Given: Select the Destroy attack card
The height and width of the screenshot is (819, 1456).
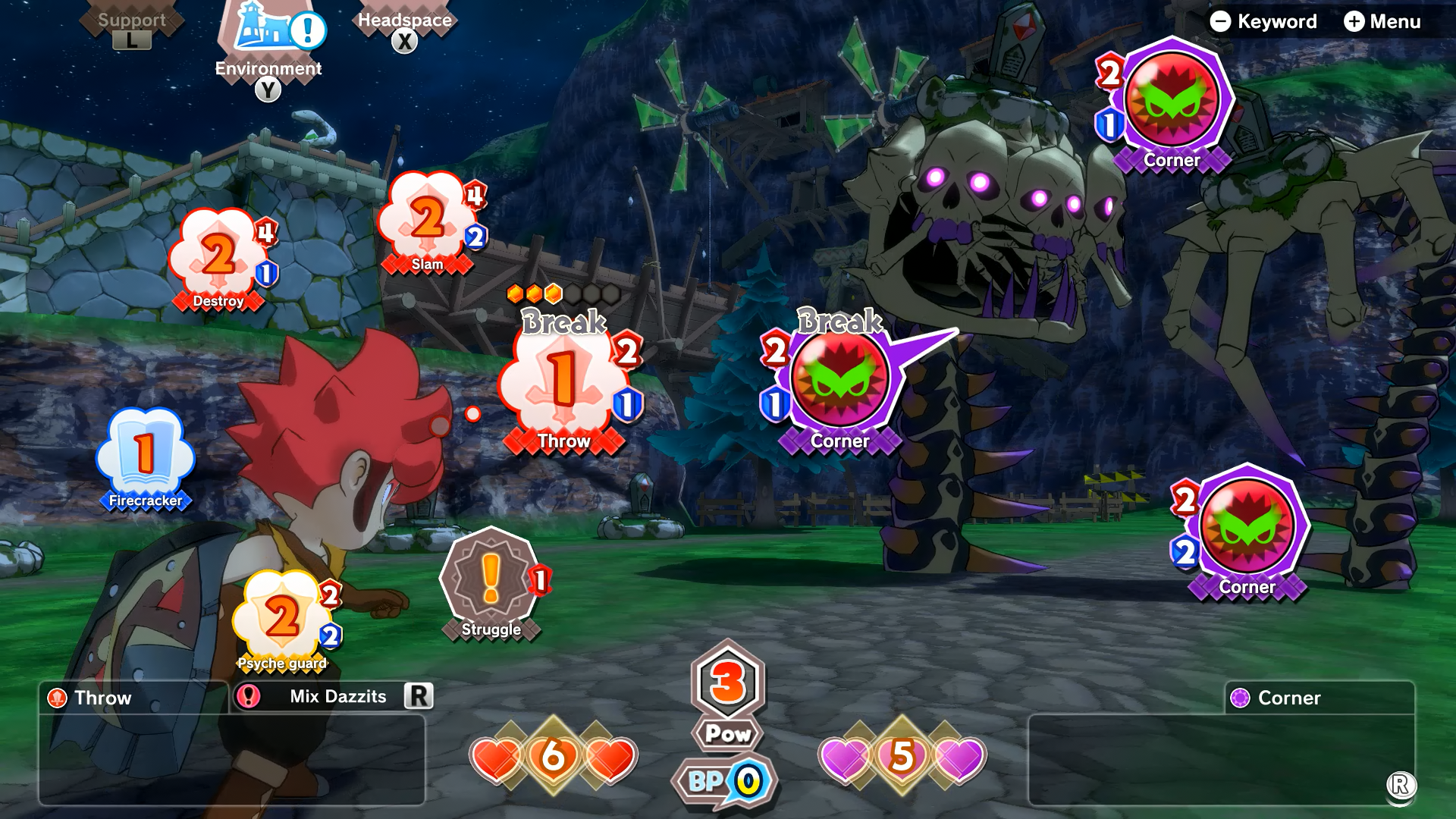Looking at the screenshot, I should (218, 258).
